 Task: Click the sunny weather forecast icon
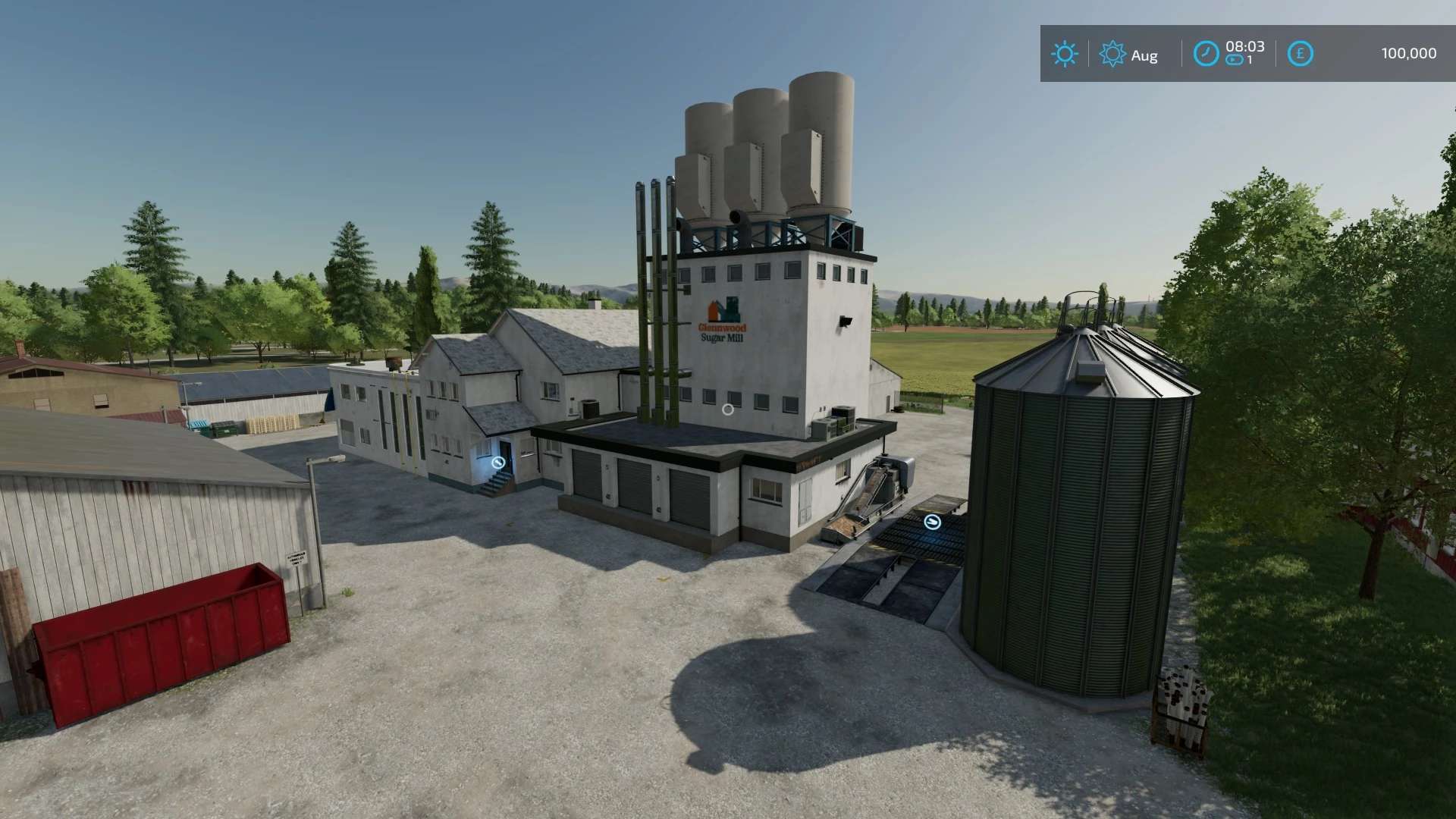click(1064, 54)
